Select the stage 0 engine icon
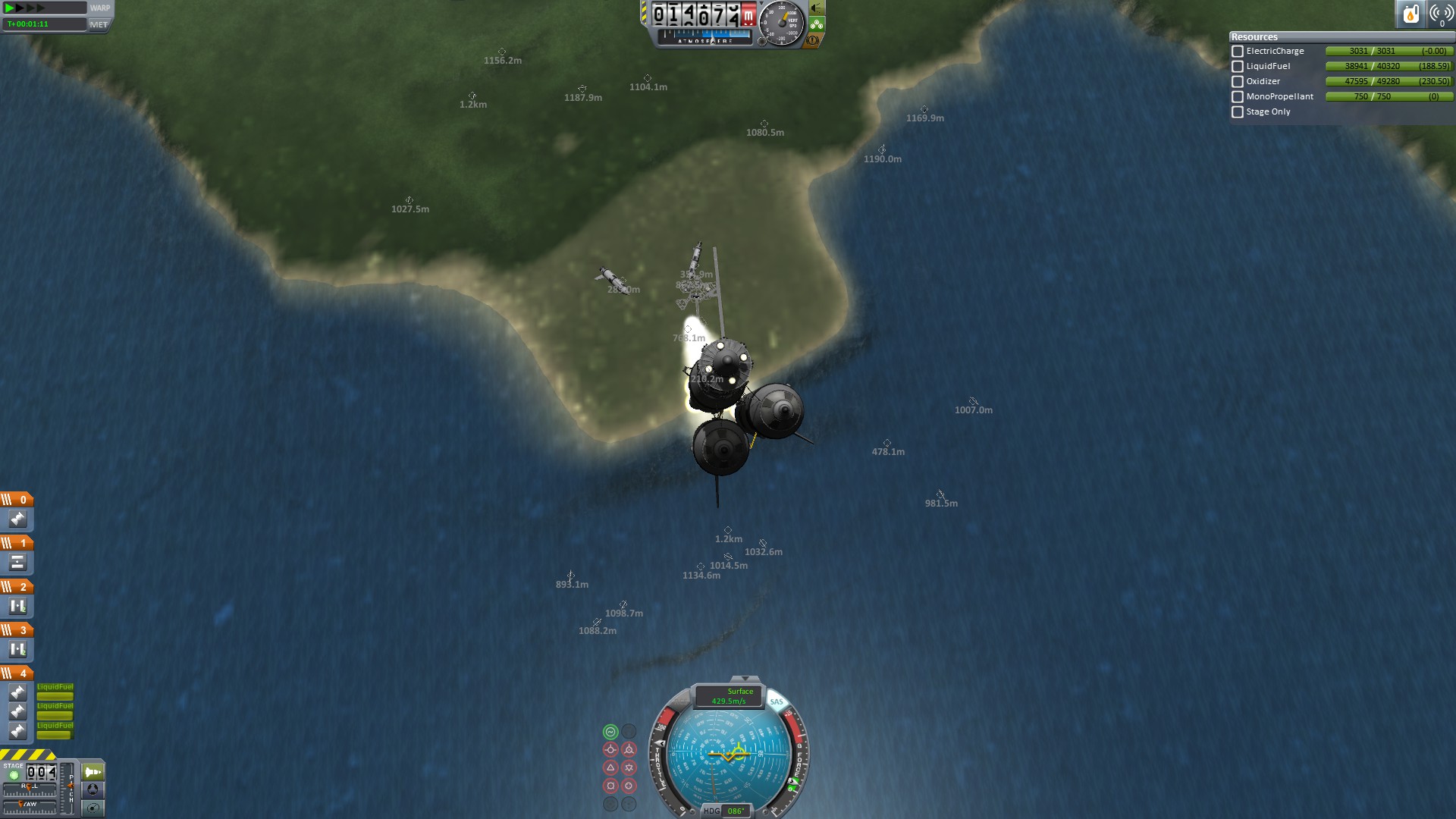The image size is (1456, 819). click(17, 519)
